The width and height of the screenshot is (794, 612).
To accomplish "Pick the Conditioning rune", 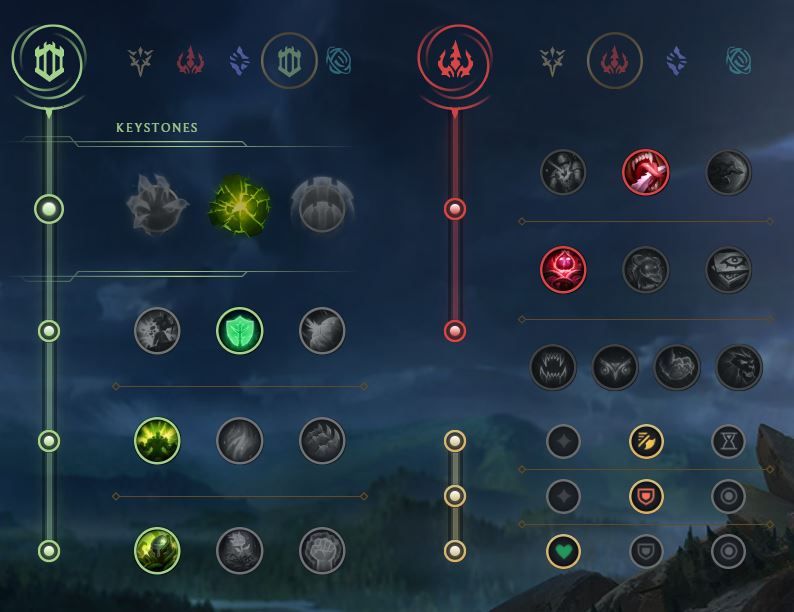I will pos(158,441).
